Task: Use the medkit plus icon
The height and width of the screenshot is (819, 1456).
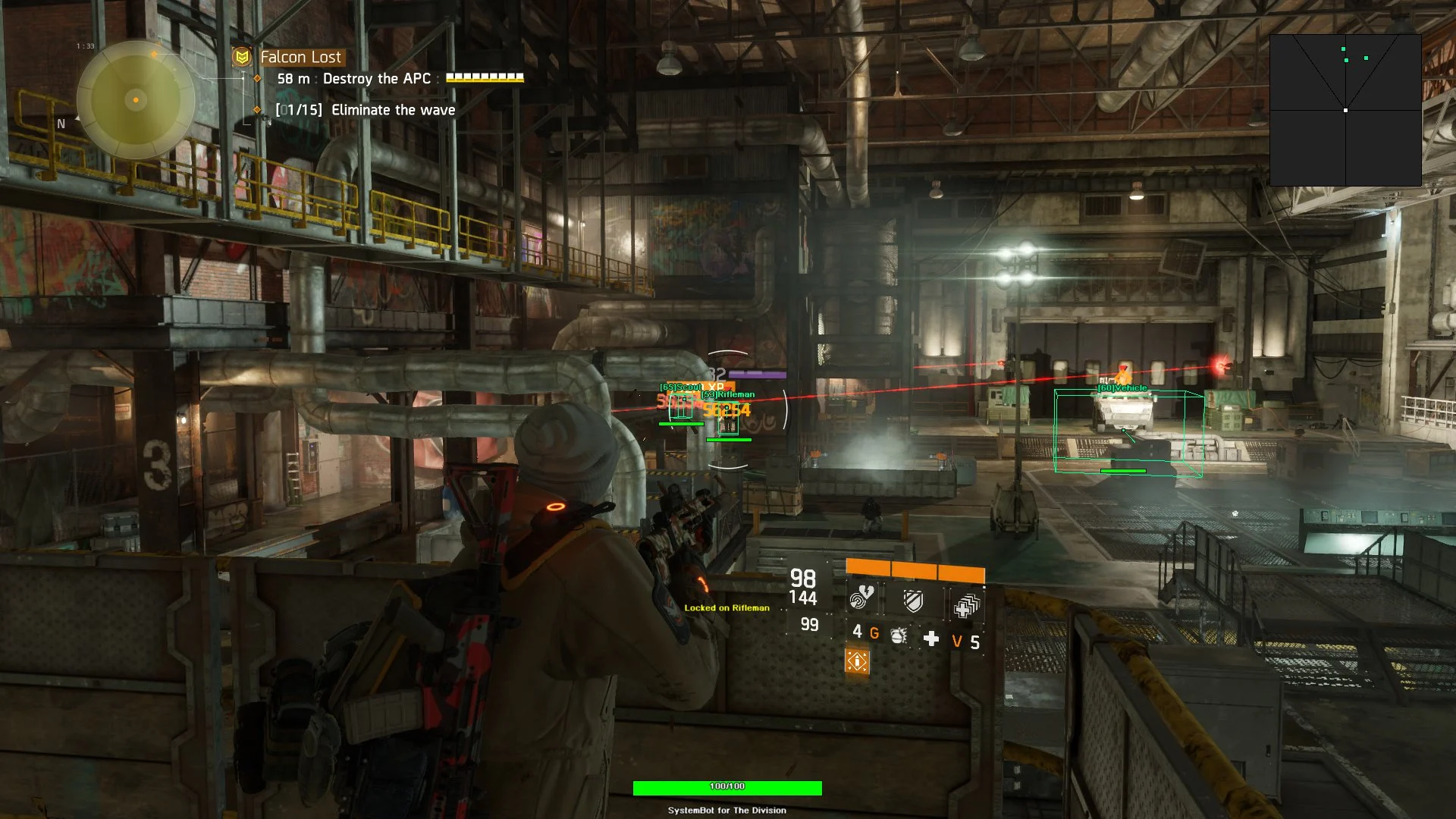Action: pos(931,639)
